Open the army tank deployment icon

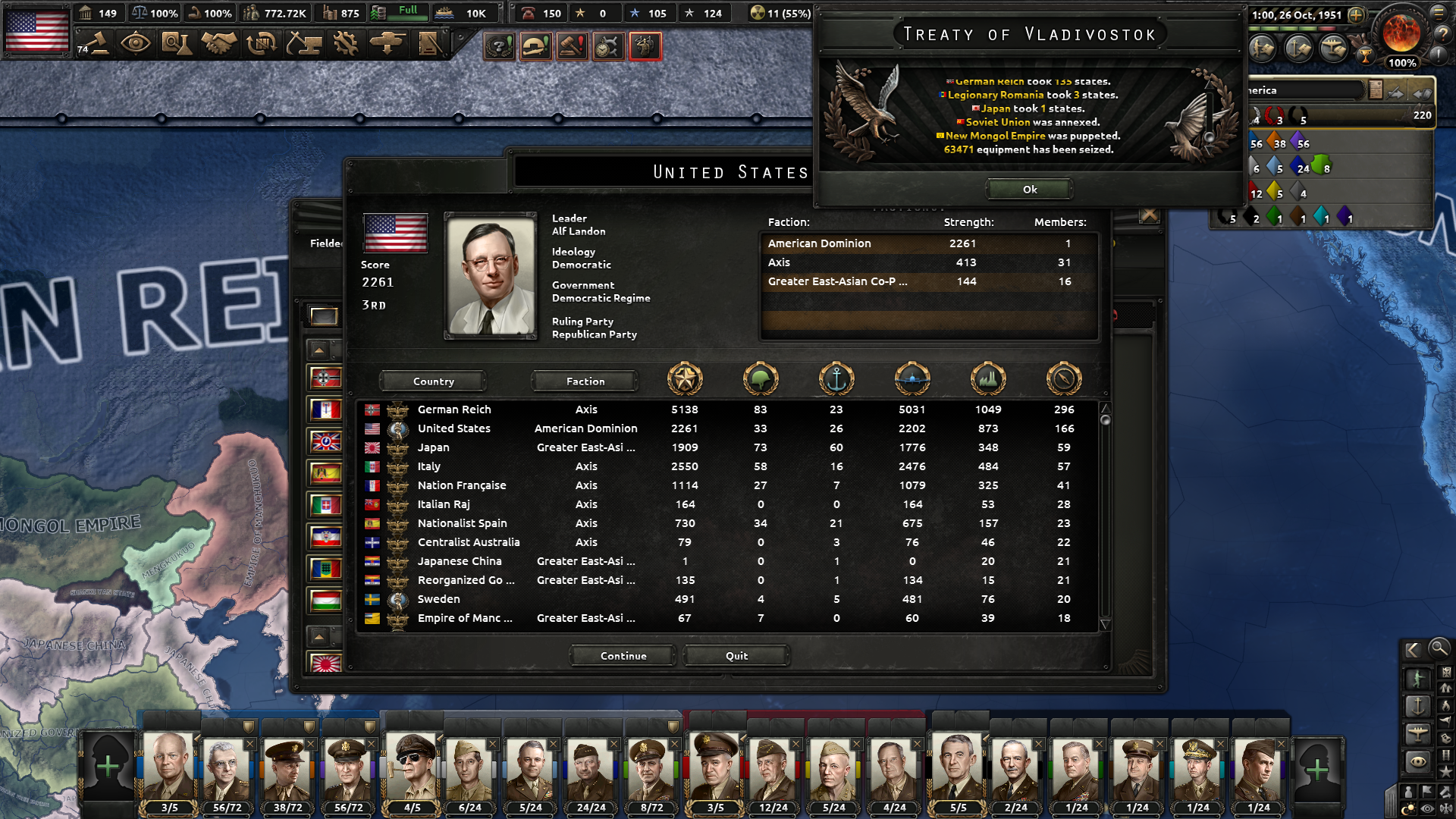point(387,45)
